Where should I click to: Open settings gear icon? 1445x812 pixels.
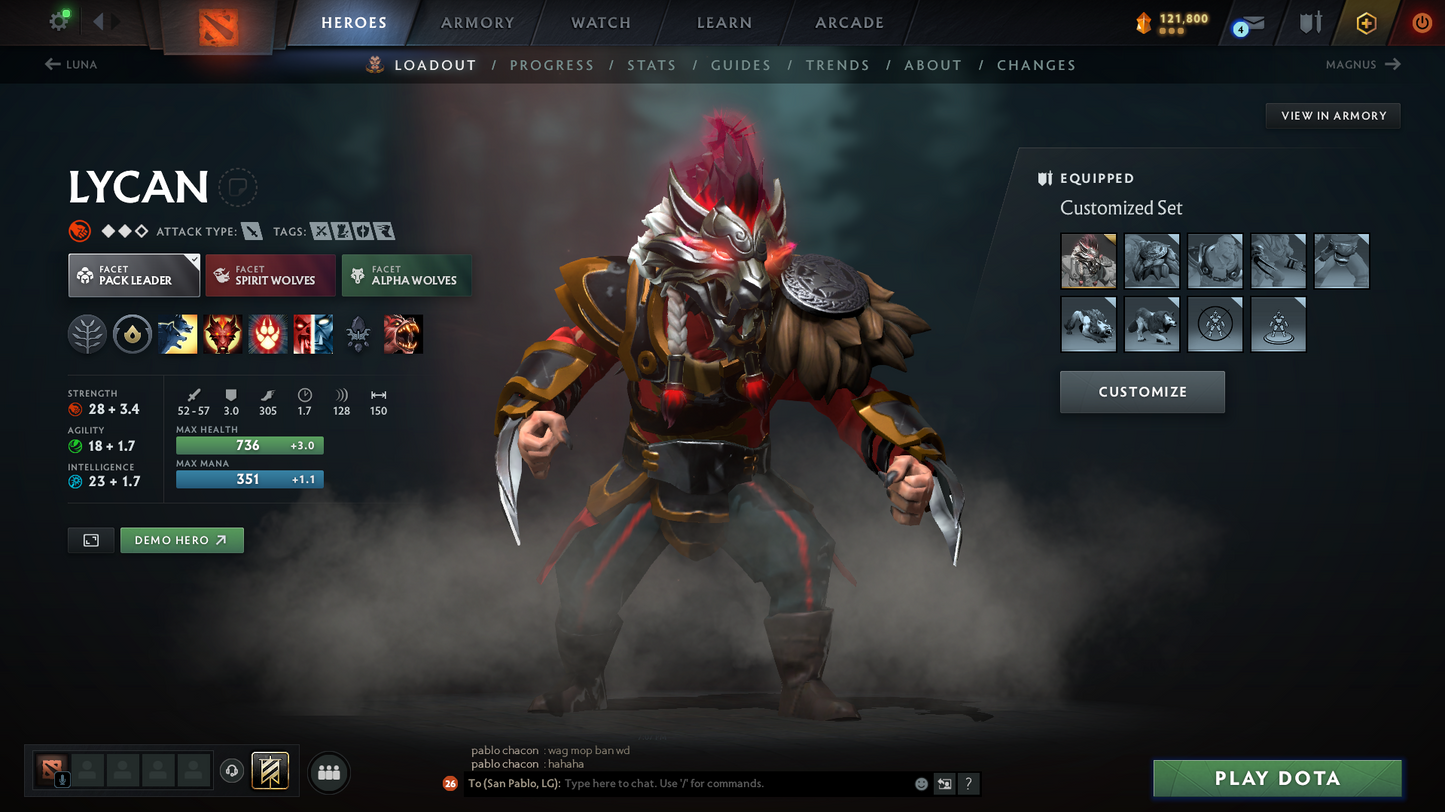(59, 21)
